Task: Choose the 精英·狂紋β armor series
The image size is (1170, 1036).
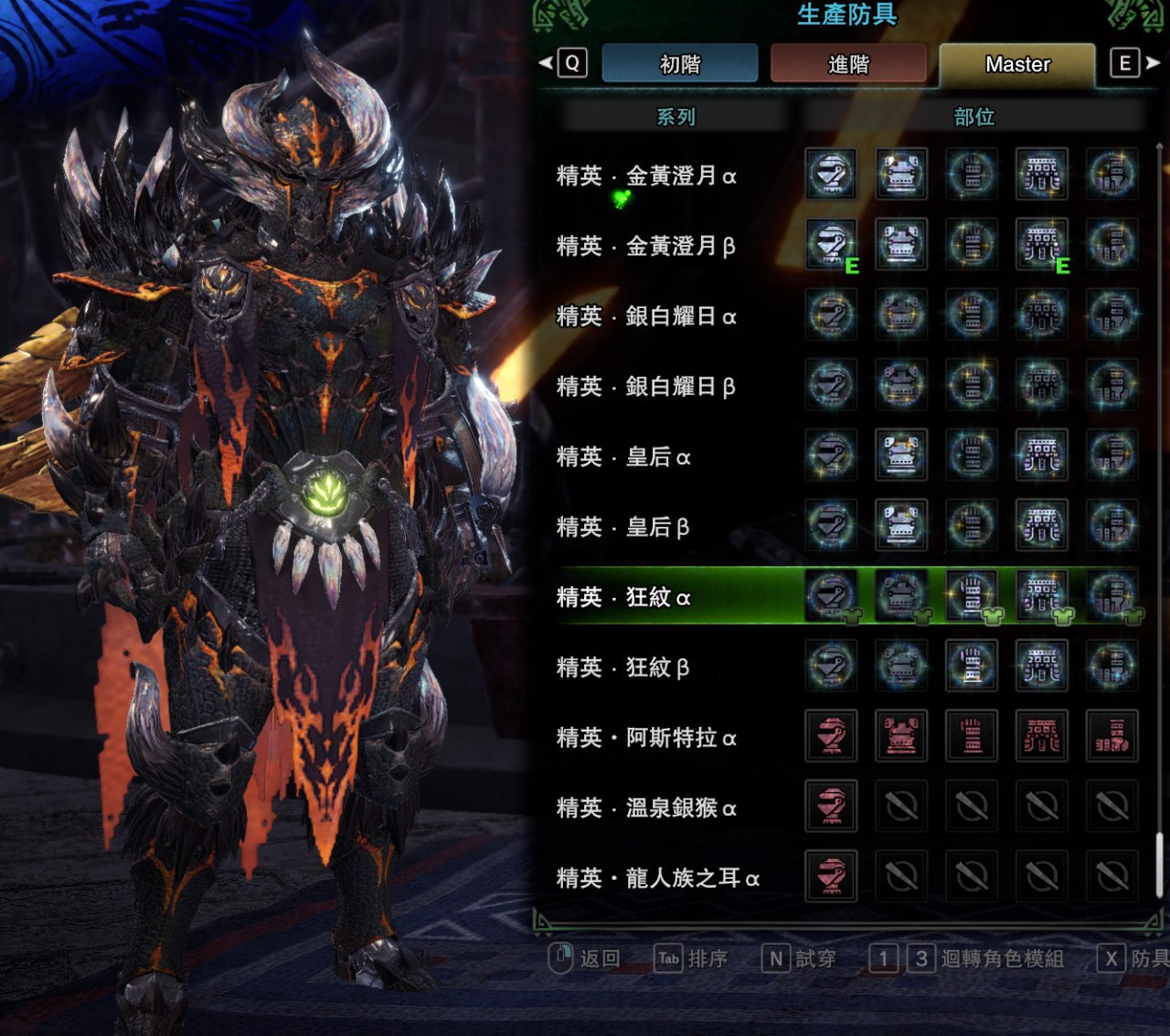Action: (623, 668)
